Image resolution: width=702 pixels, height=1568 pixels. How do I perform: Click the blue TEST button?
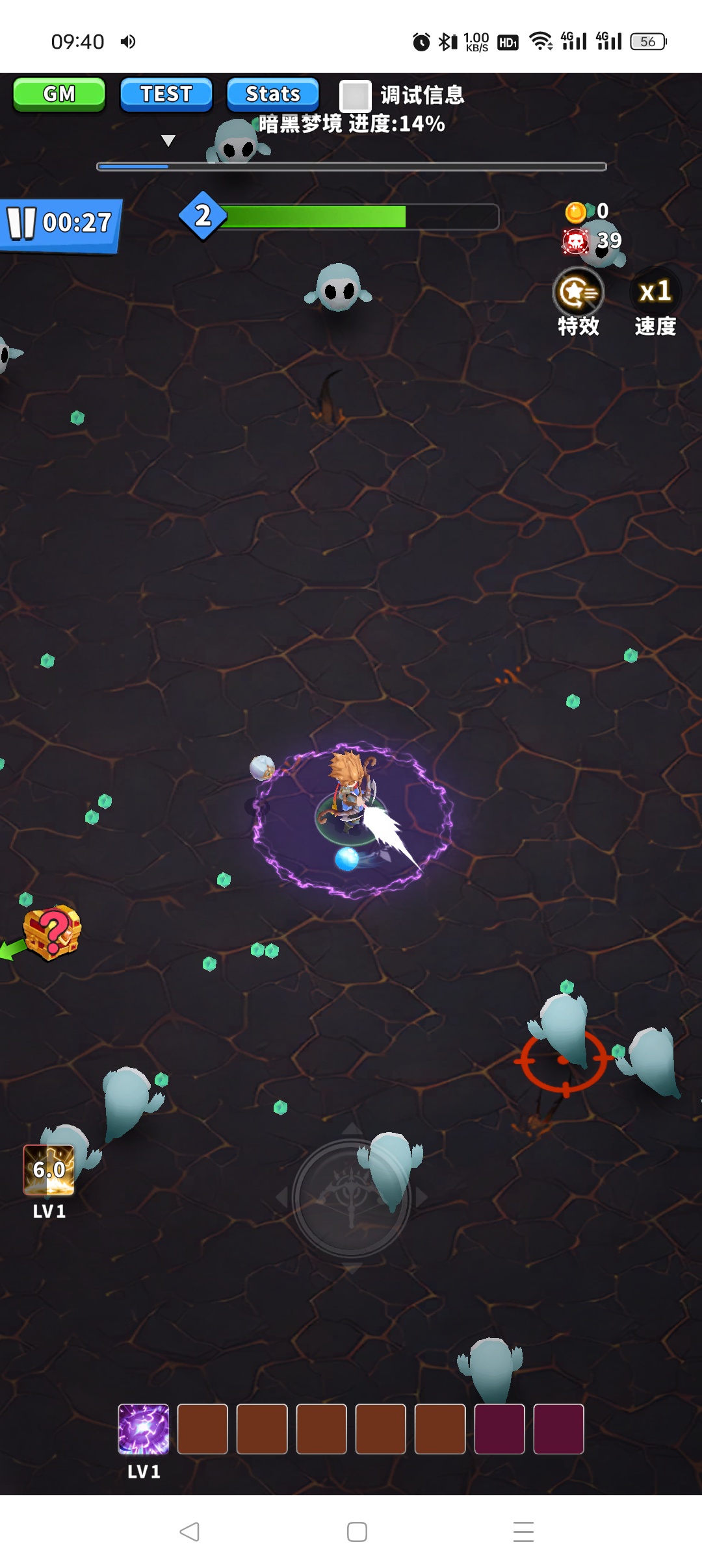click(x=166, y=94)
